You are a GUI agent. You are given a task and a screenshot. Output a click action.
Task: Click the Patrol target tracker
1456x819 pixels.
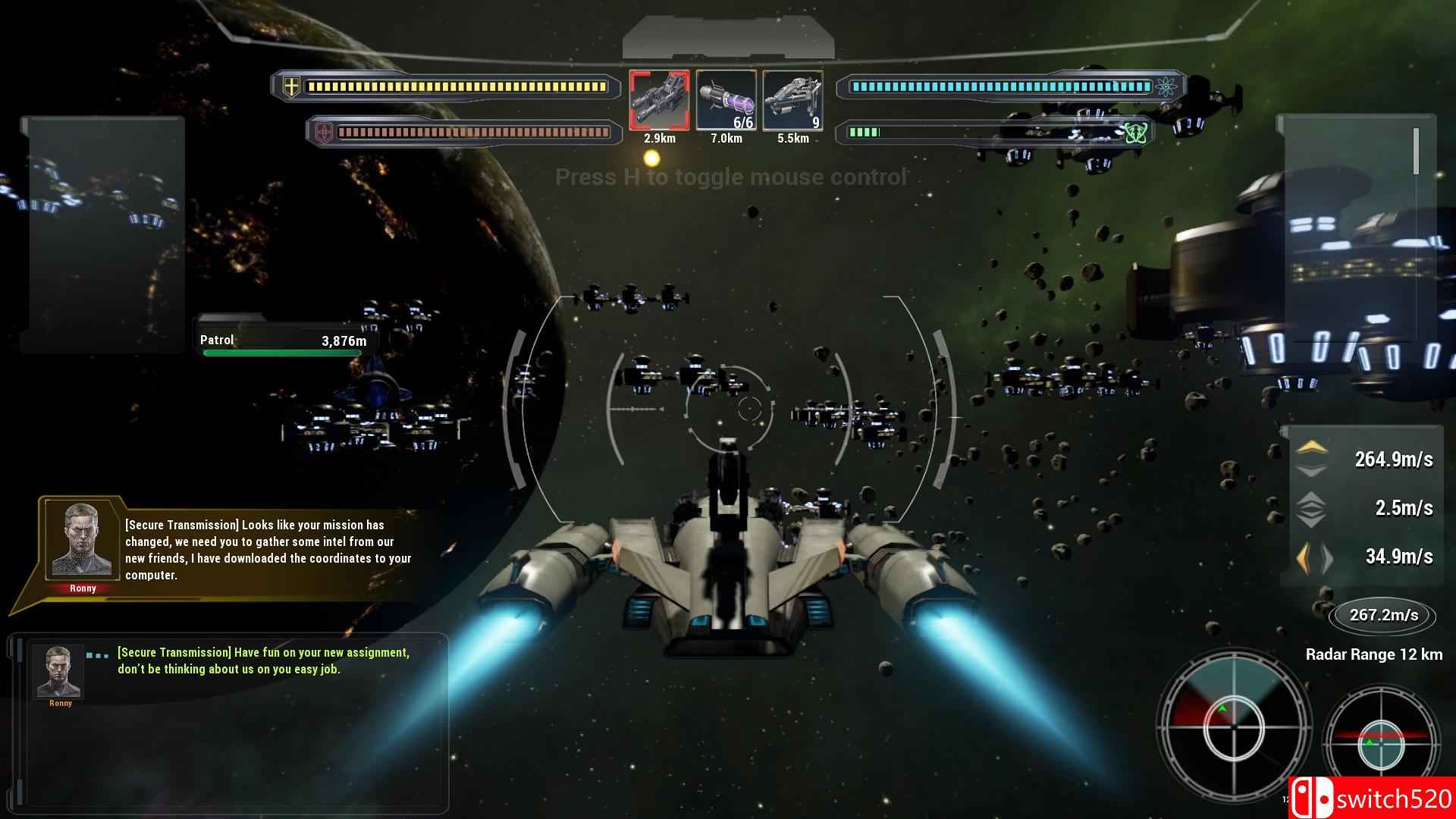coord(283,342)
